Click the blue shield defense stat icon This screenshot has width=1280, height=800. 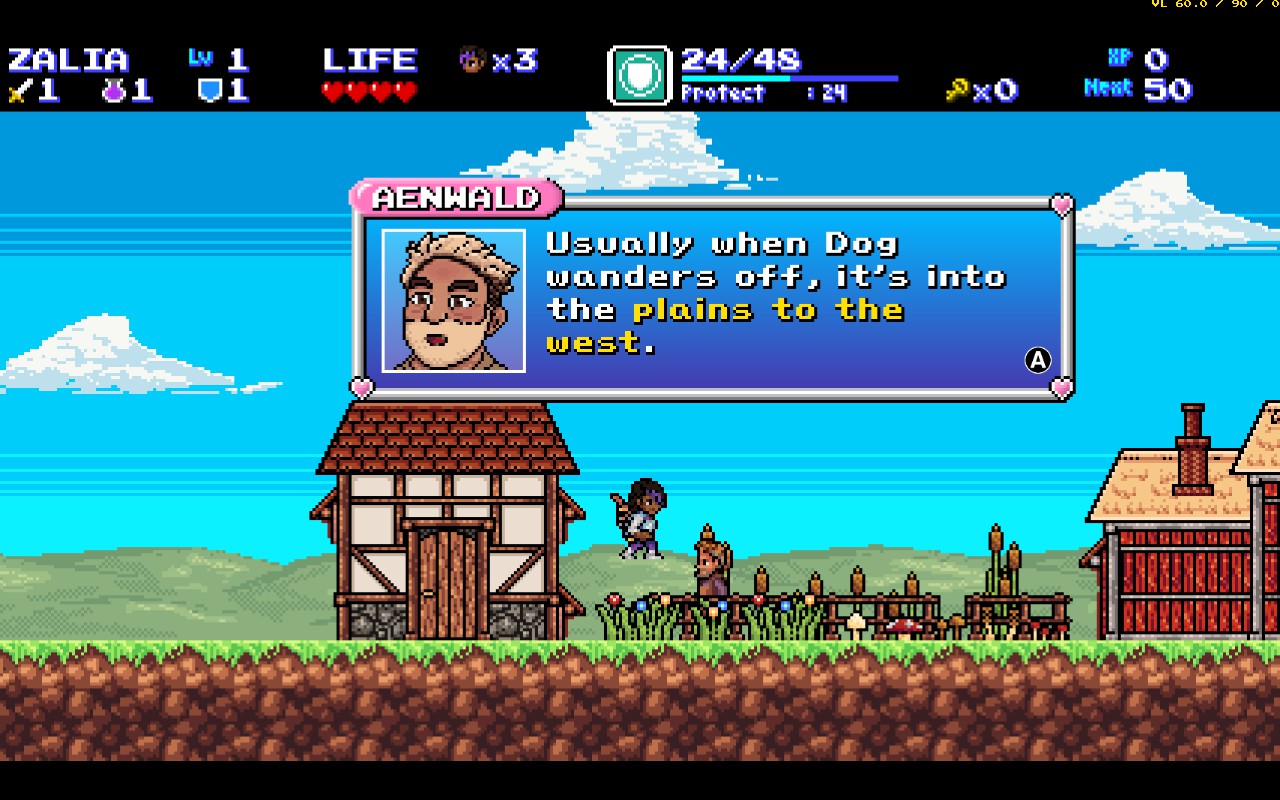pyautogui.click(x=209, y=91)
